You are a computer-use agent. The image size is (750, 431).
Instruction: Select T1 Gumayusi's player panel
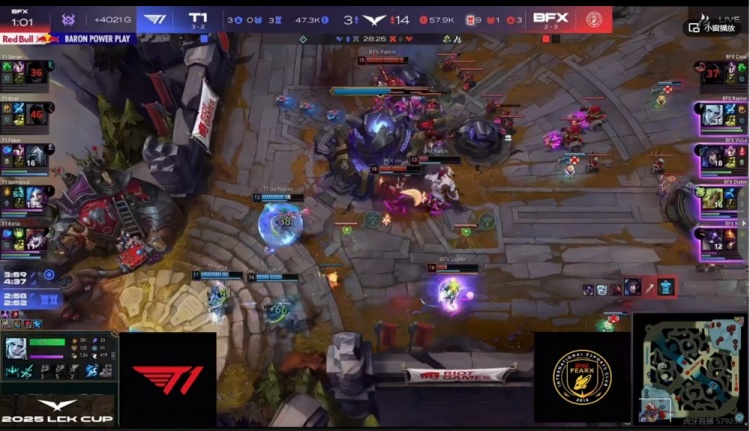click(26, 196)
